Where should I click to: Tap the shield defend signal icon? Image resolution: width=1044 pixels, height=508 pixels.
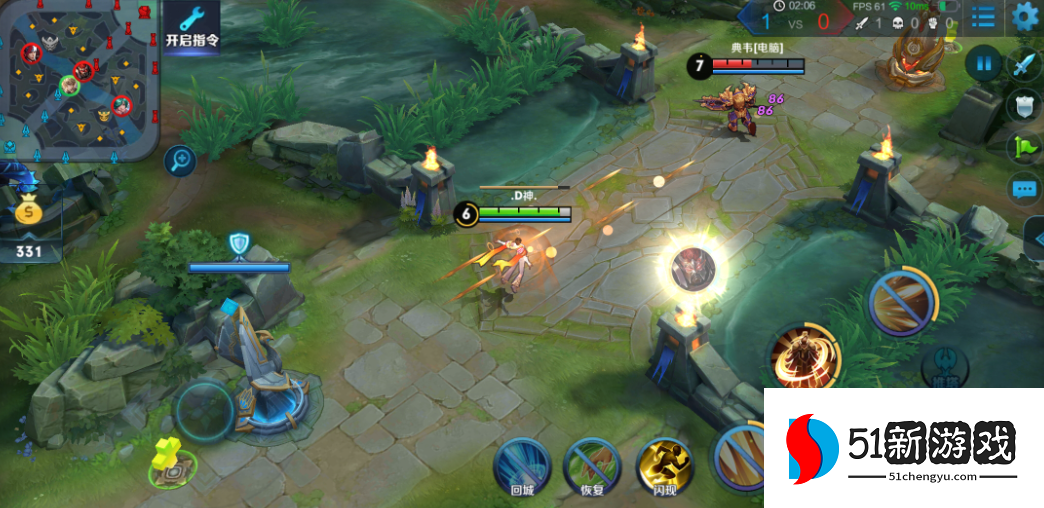coord(1023,105)
